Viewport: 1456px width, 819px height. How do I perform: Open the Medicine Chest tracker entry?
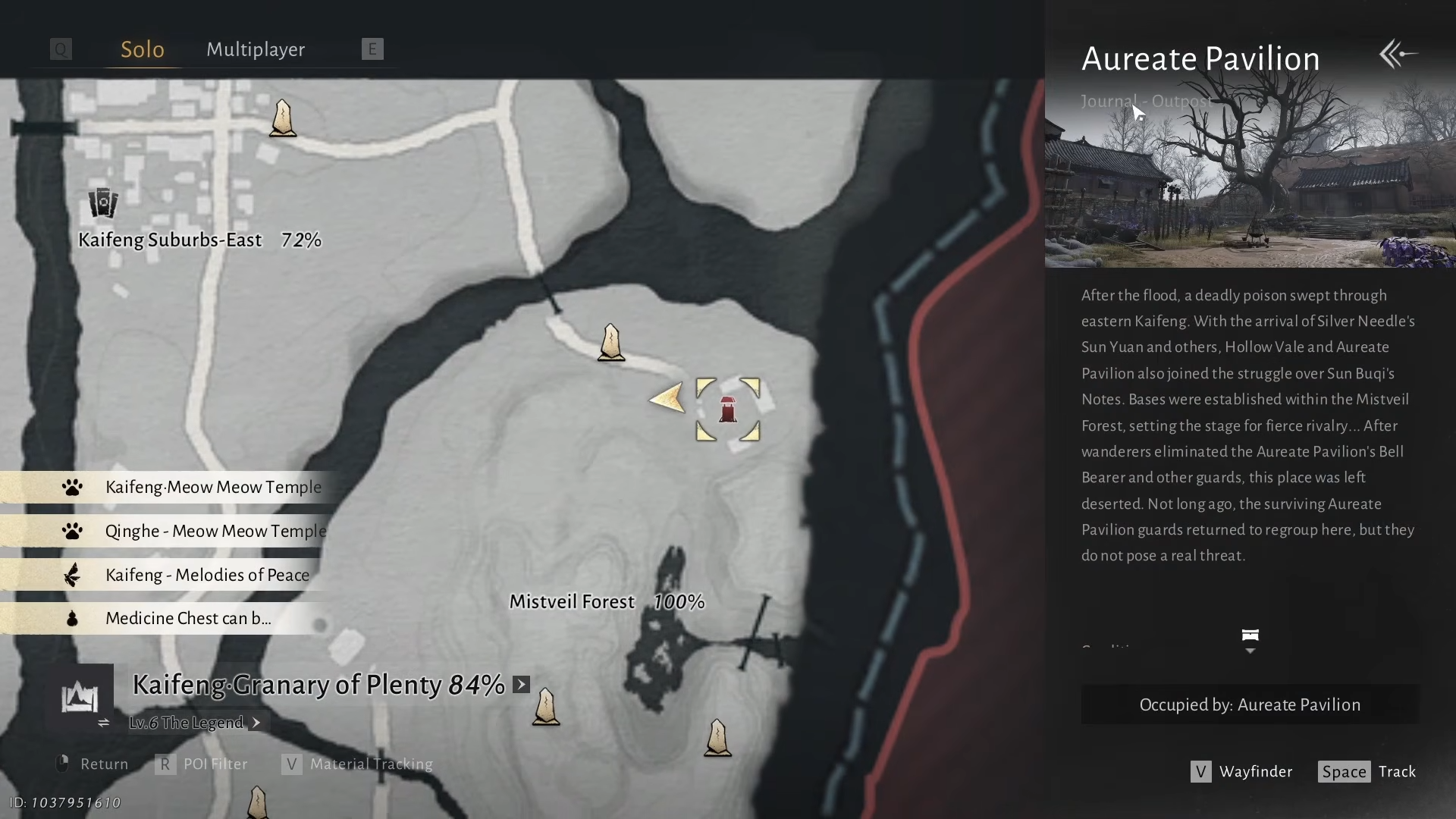point(187,619)
